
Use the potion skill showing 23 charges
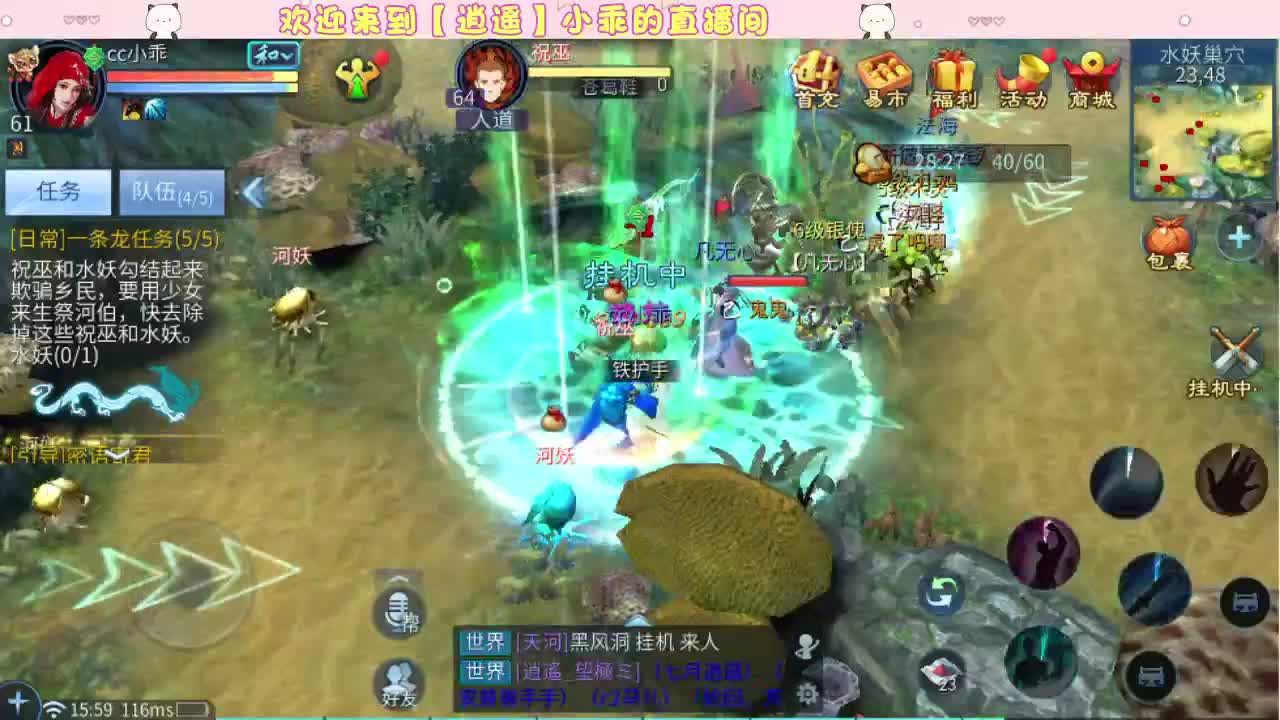point(941,674)
